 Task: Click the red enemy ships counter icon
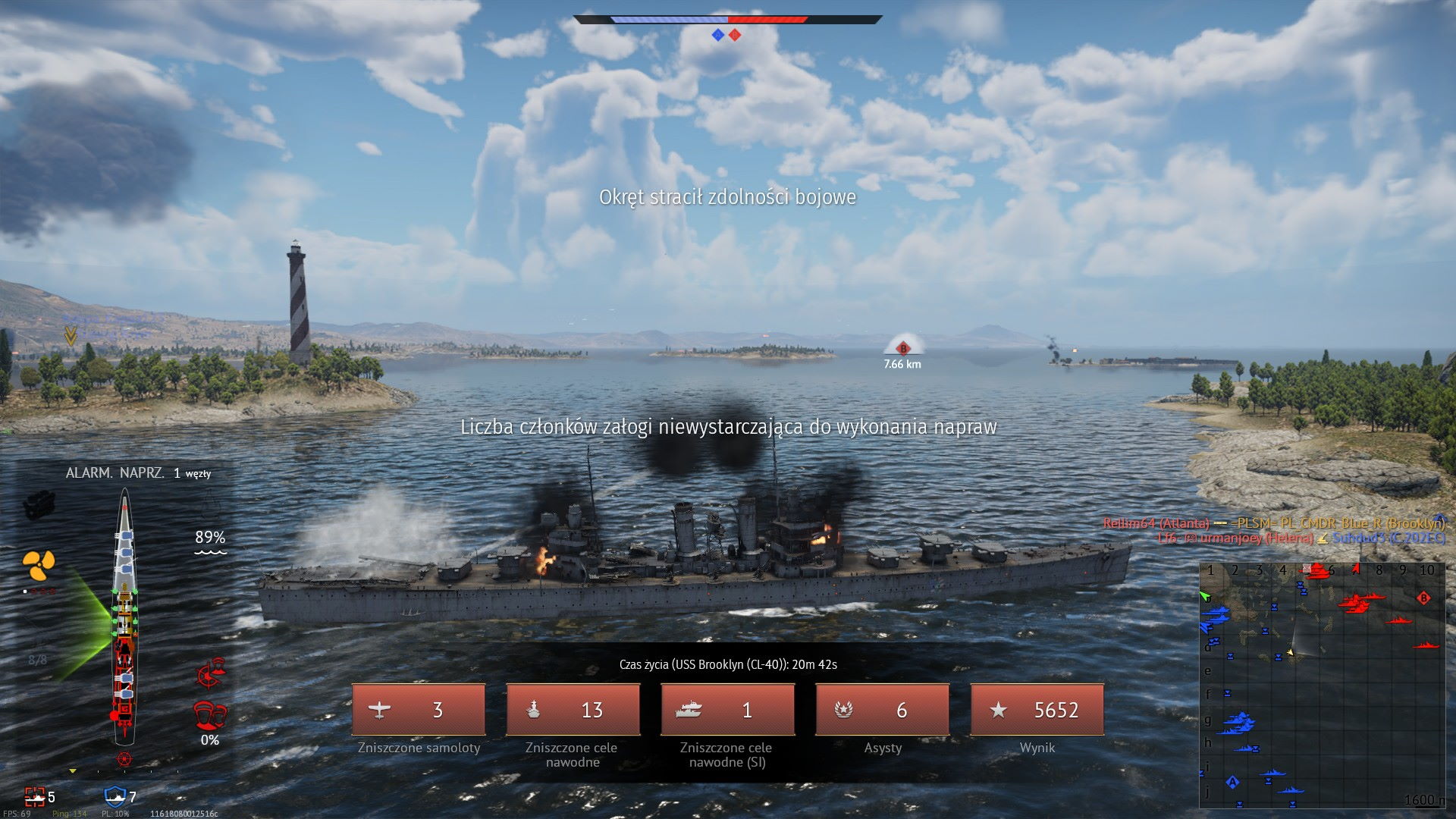coord(35,796)
